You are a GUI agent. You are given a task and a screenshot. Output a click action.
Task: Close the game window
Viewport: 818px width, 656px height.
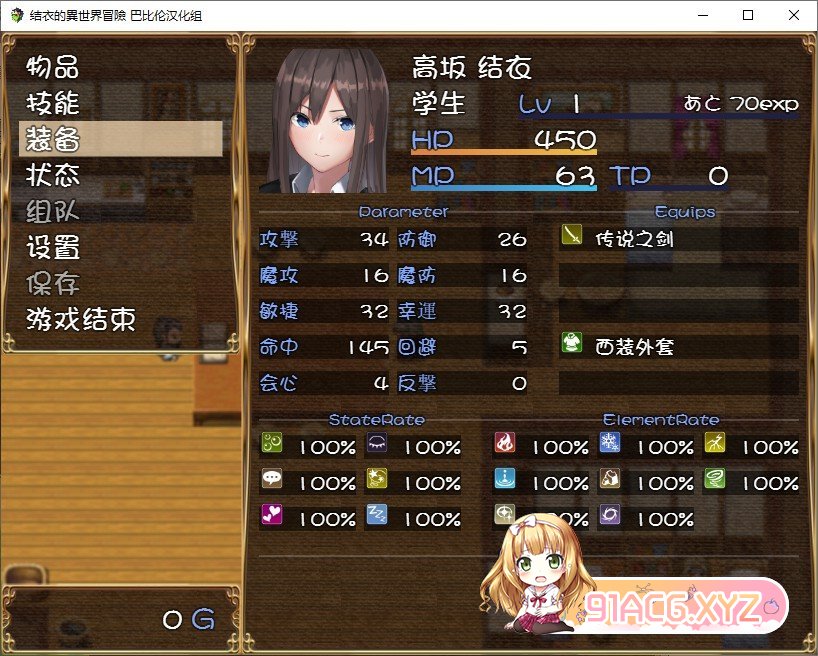[794, 15]
